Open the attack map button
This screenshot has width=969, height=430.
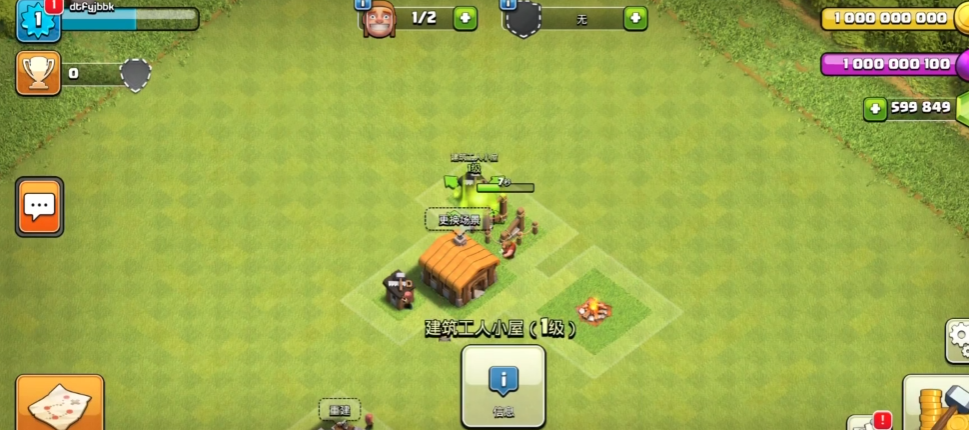pyautogui.click(x=59, y=404)
